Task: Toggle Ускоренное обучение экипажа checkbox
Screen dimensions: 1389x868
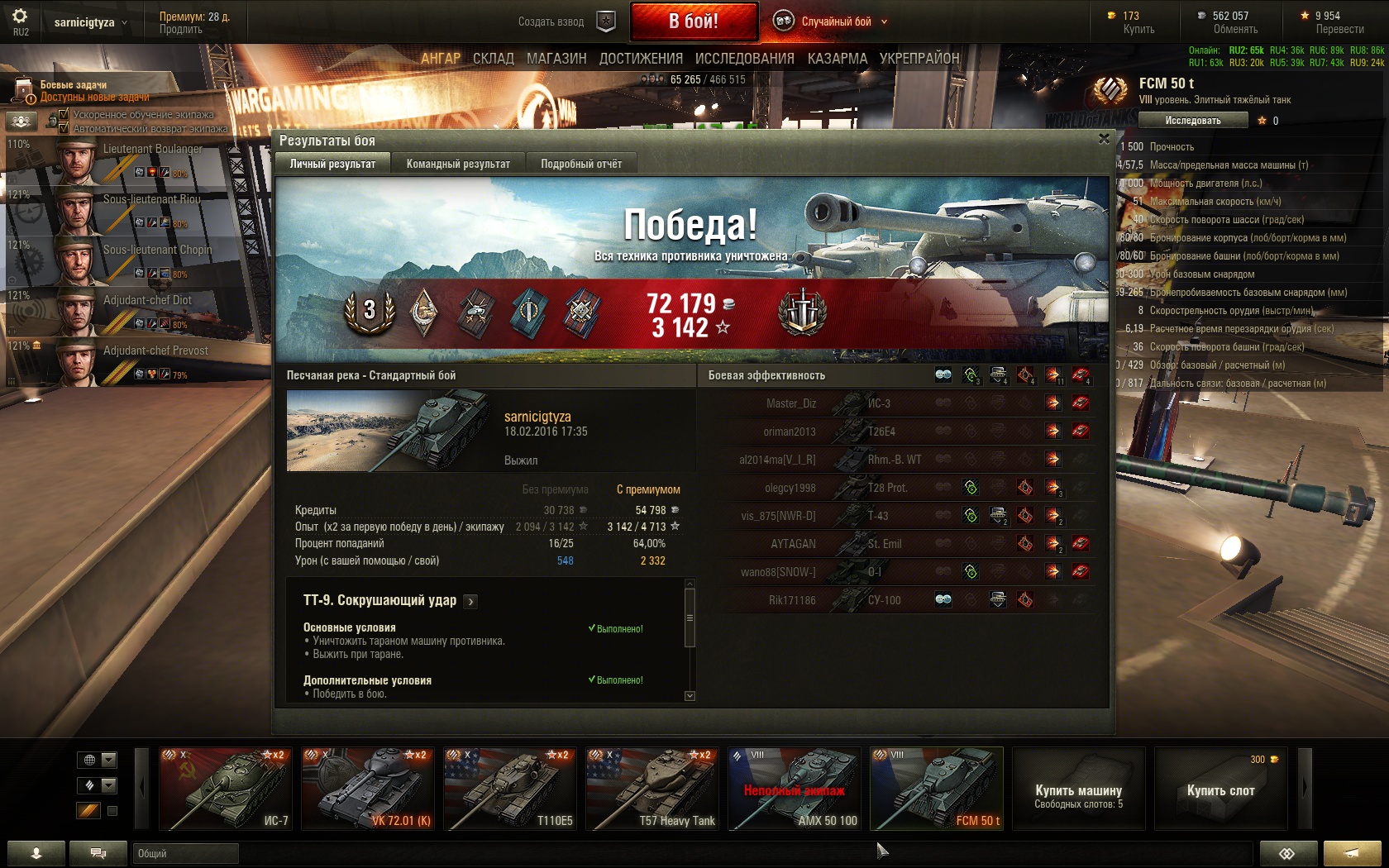Action: [64, 115]
